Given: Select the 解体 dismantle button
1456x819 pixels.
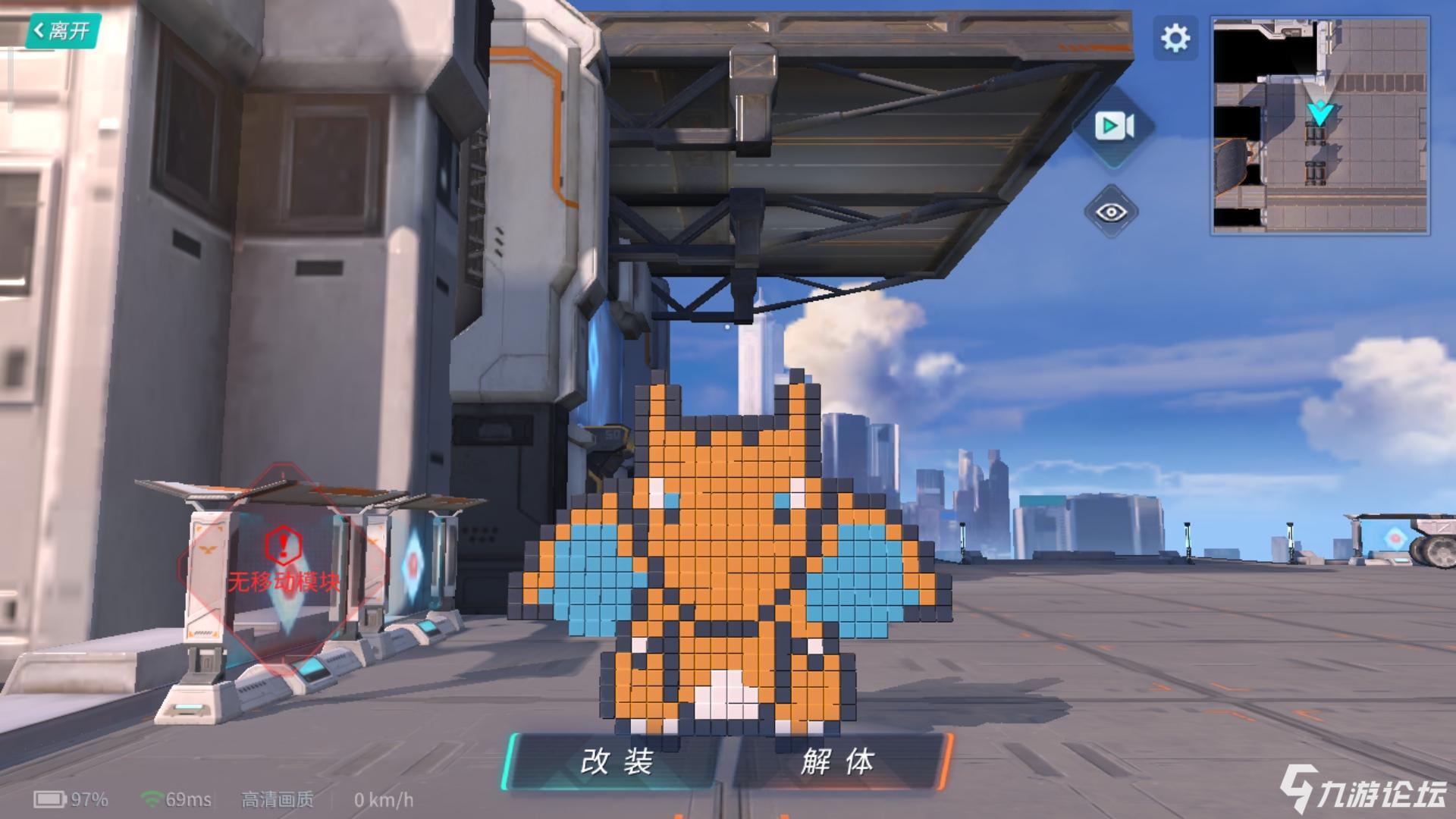Looking at the screenshot, I should pos(839,761).
